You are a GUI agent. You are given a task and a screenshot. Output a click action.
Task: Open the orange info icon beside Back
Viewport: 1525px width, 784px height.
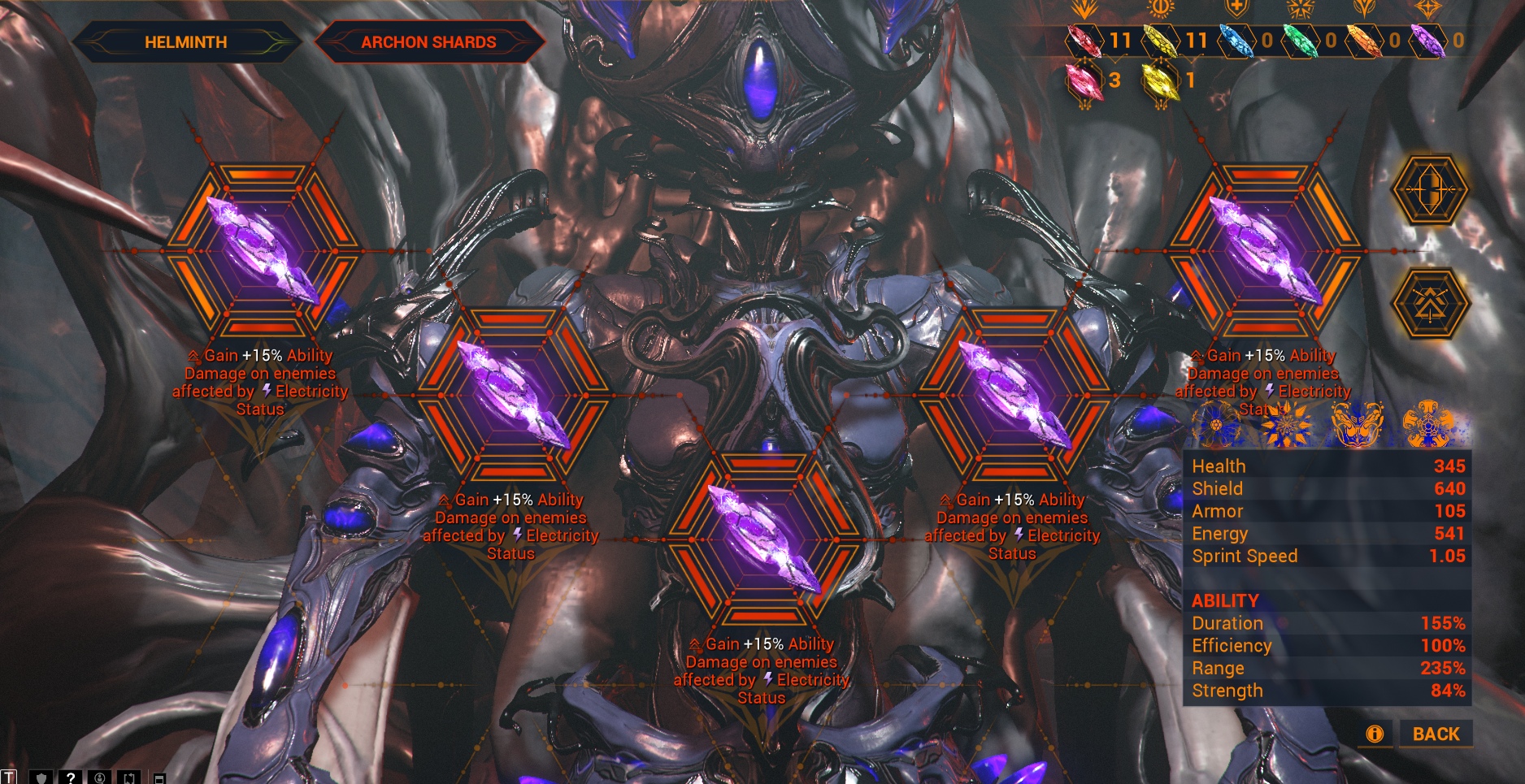click(x=1375, y=734)
